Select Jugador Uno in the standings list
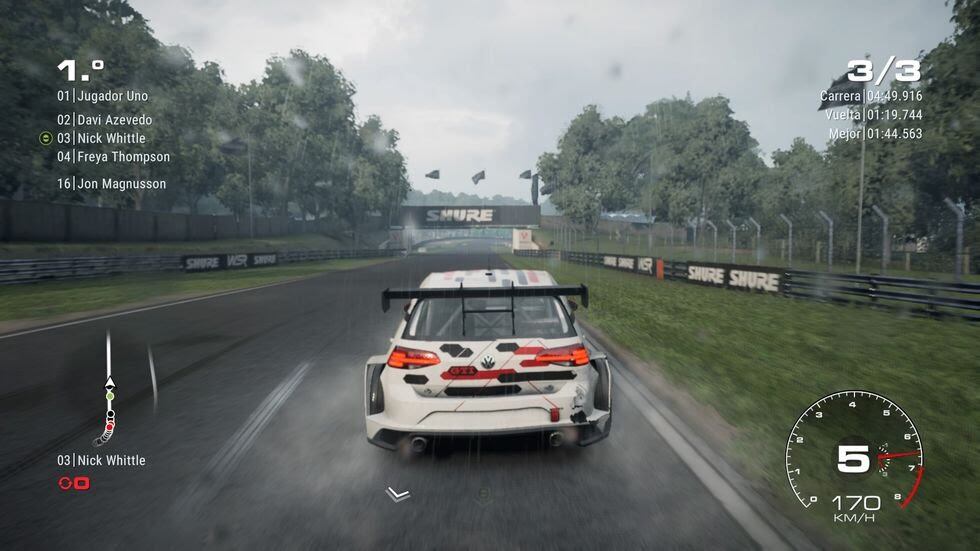 point(102,96)
